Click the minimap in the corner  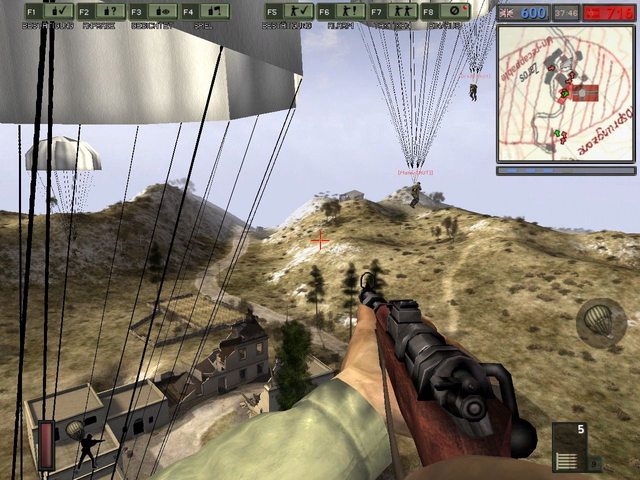pos(566,92)
